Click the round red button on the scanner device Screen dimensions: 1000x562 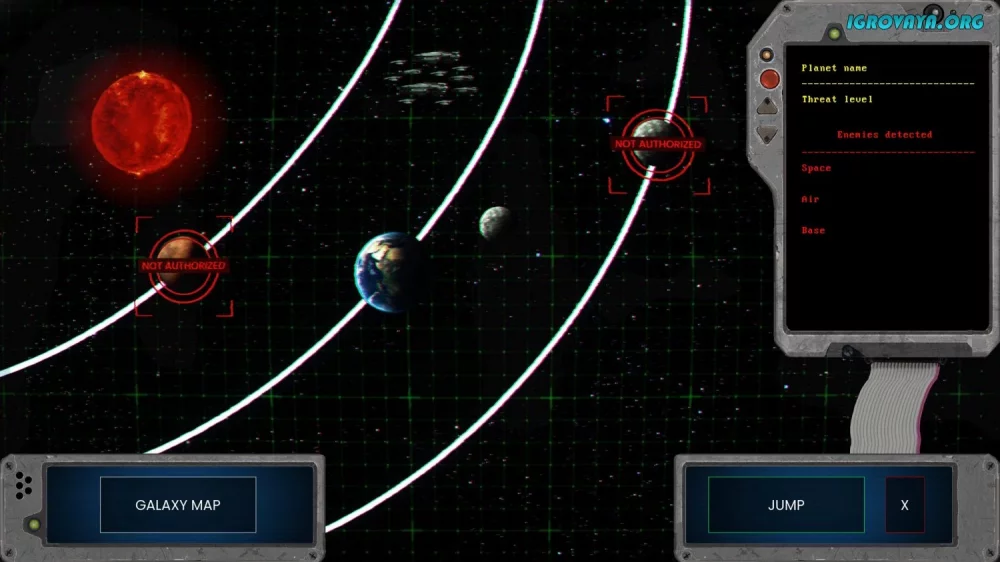[769, 79]
